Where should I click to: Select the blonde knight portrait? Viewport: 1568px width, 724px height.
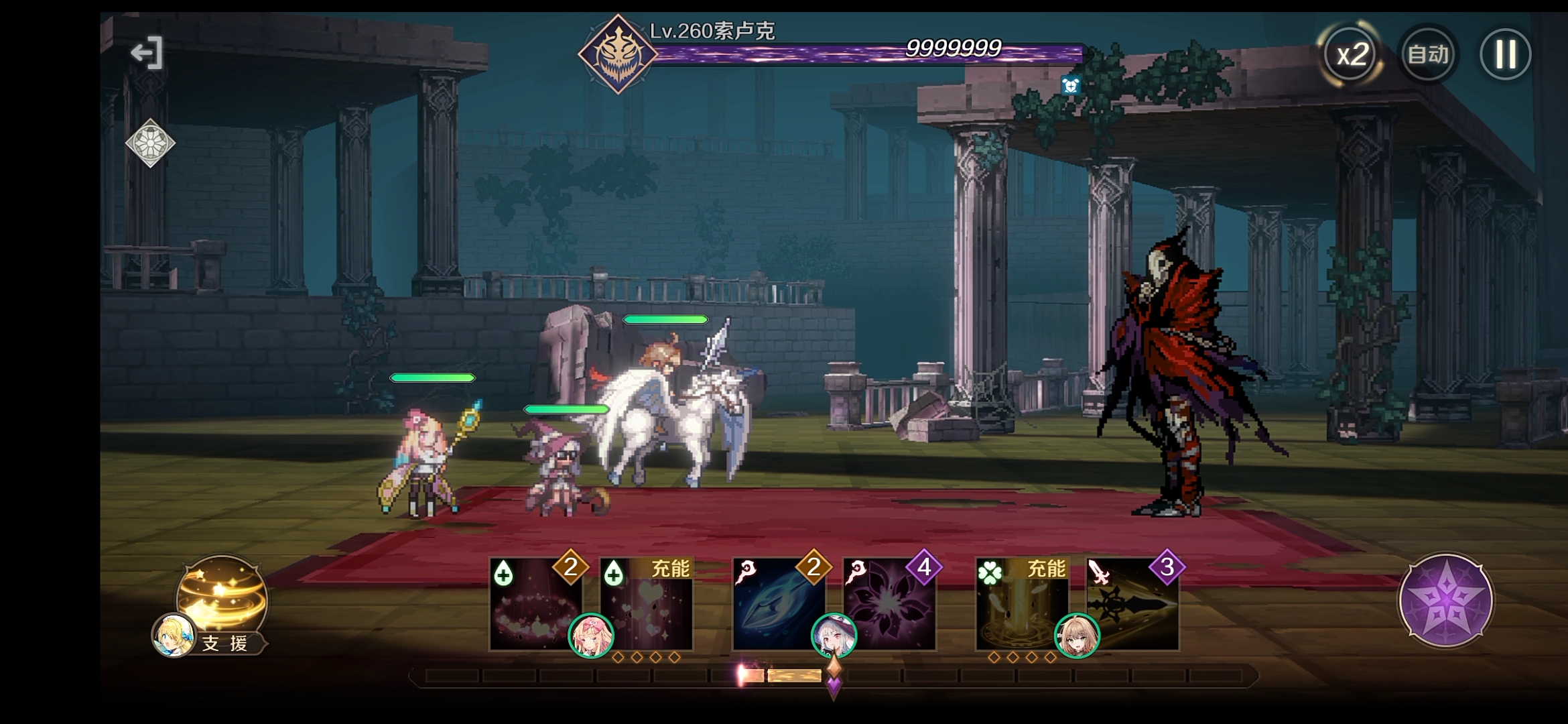[1077, 636]
